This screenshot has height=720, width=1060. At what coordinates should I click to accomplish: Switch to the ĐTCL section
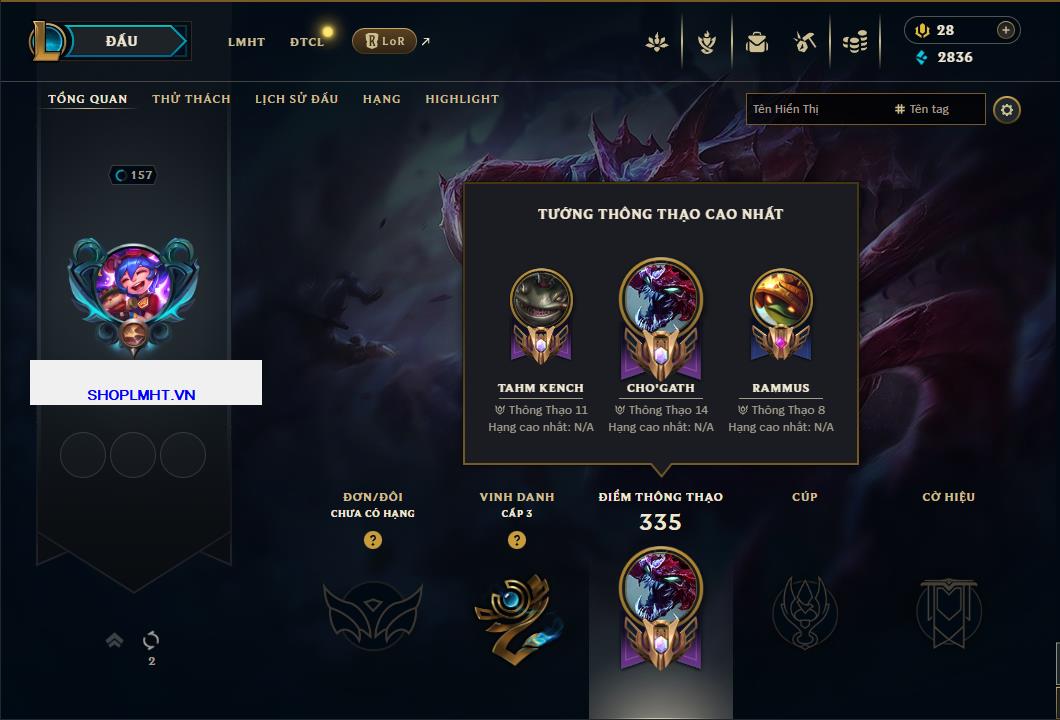coord(307,42)
